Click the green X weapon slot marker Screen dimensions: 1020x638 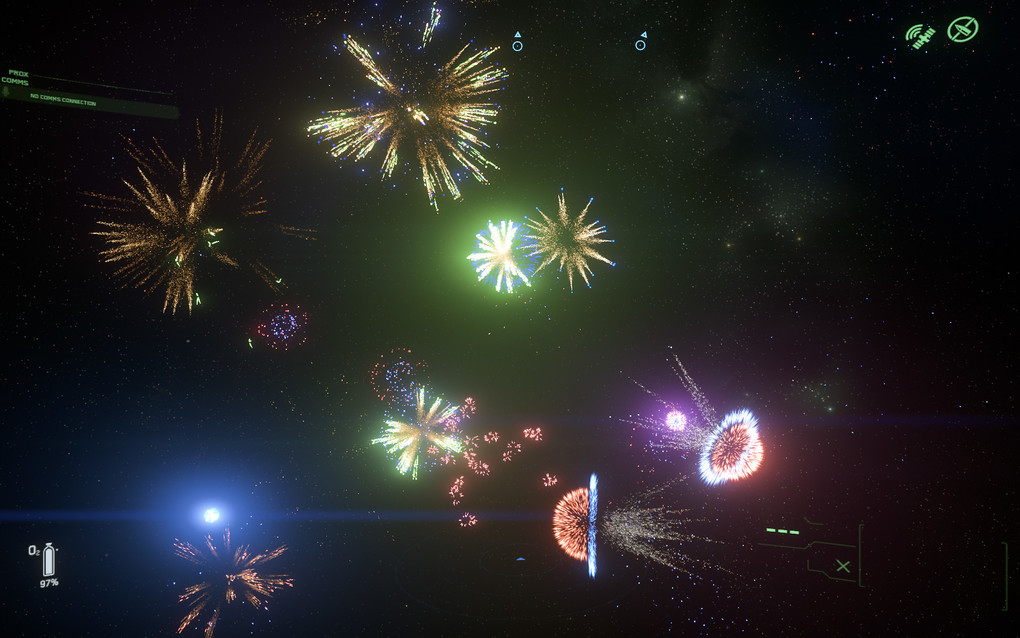pyautogui.click(x=843, y=567)
